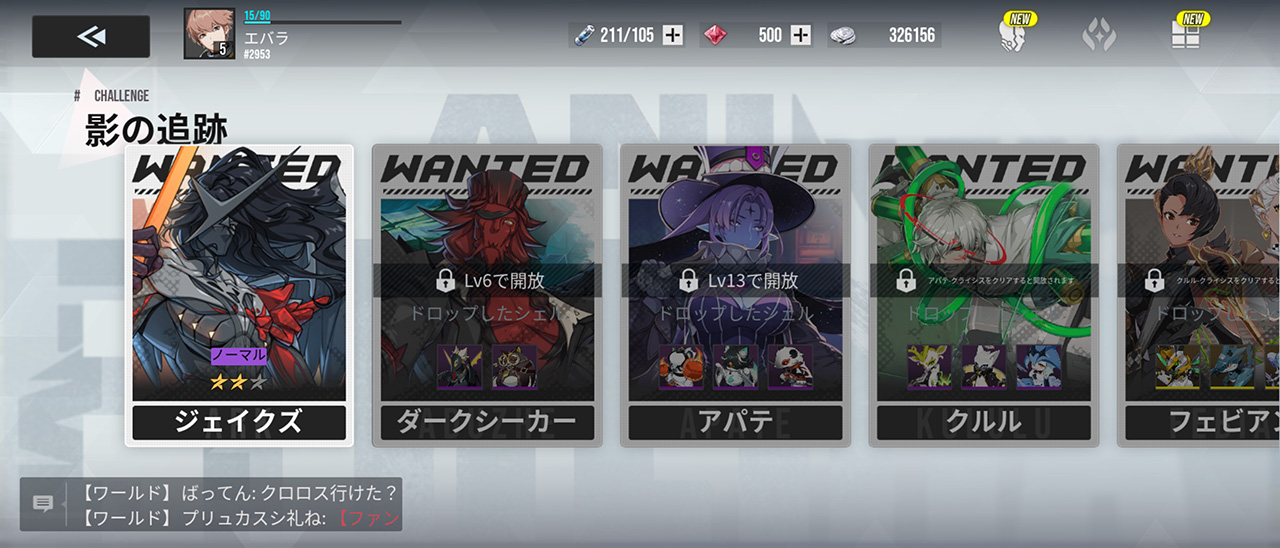This screenshot has width=1280, height=548.
Task: Open the grid menu icon marked NEW
Action: tap(1186, 36)
